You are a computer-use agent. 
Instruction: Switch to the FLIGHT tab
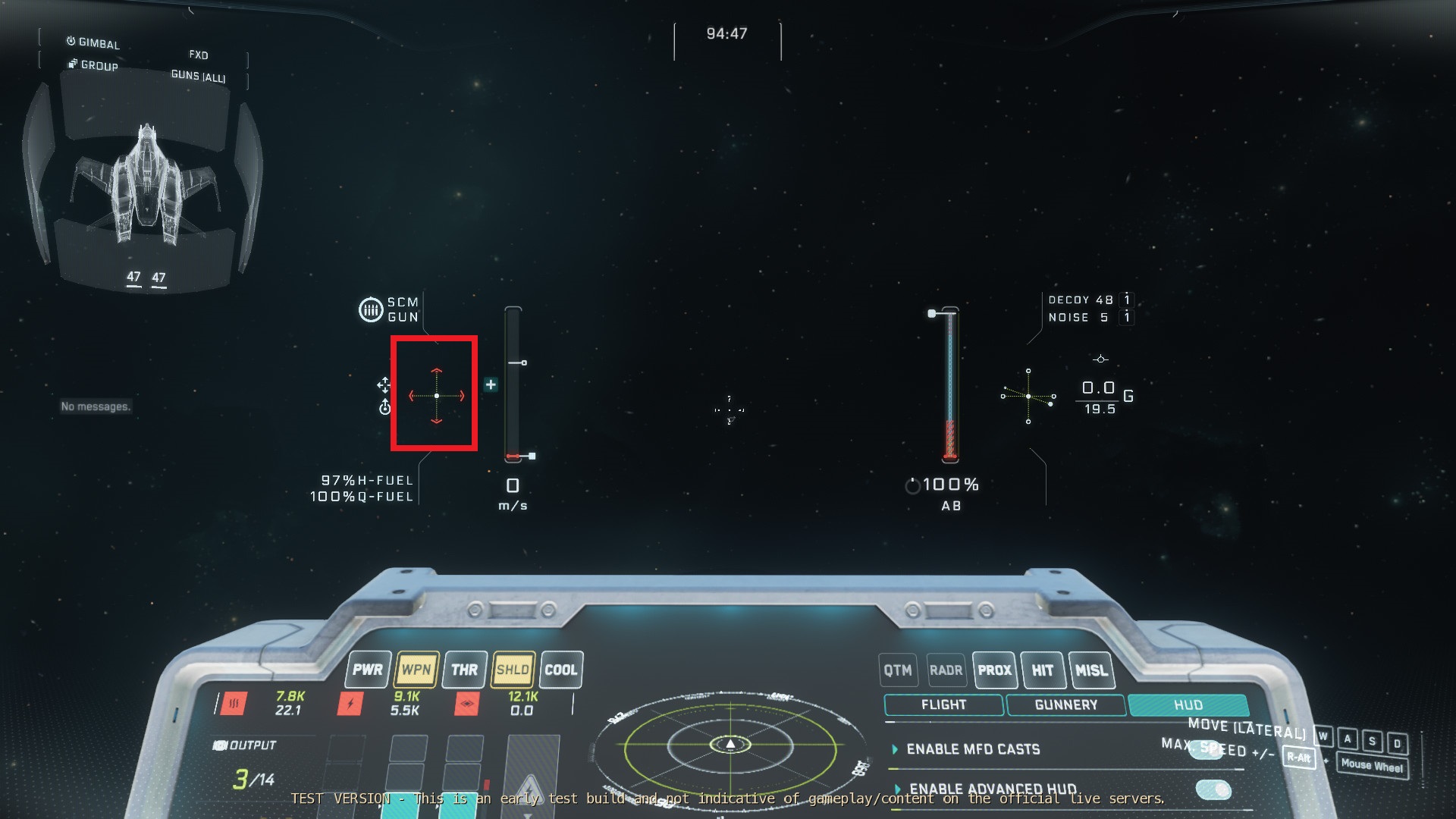(943, 704)
